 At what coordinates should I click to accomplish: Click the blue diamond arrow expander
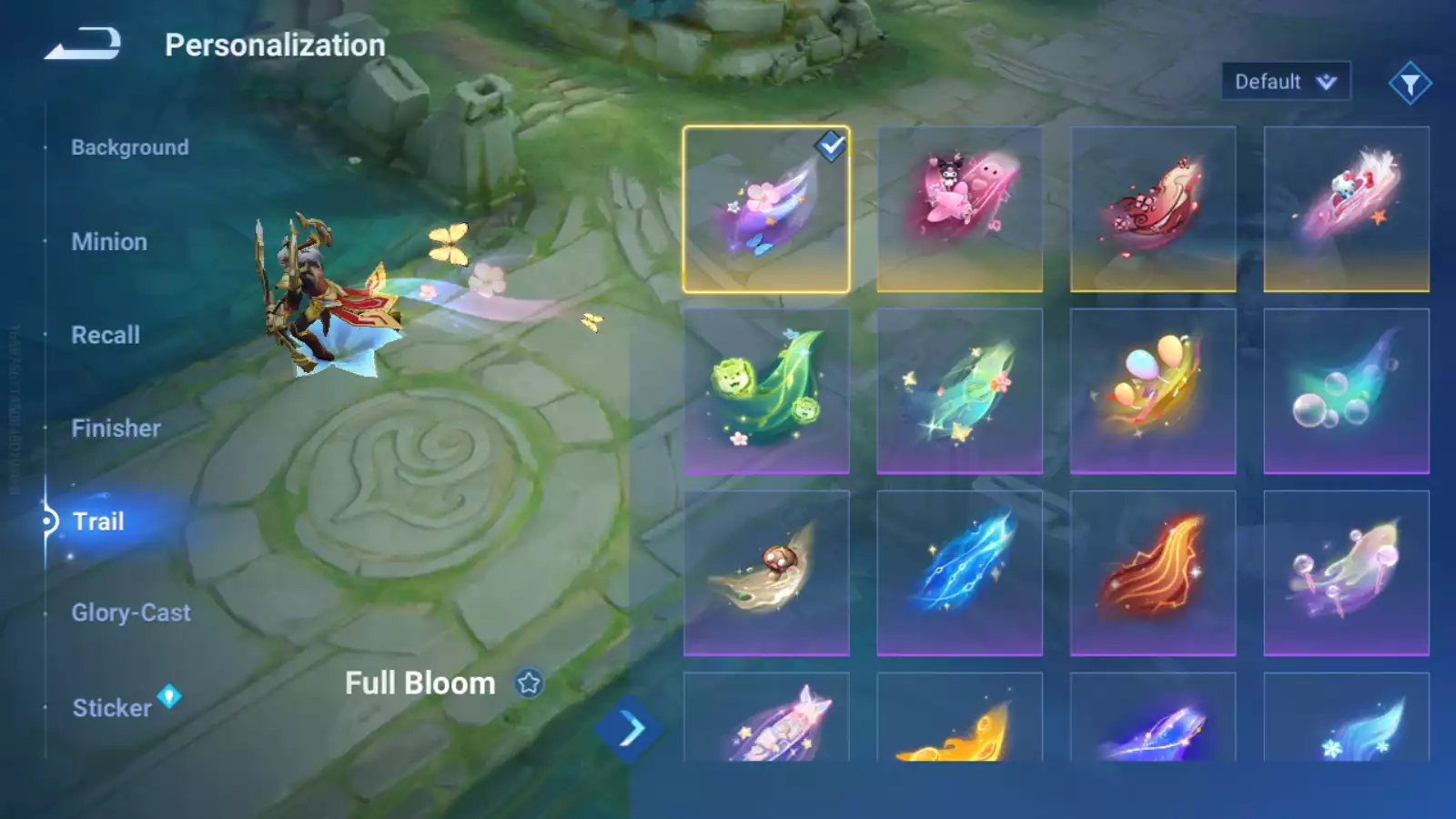628,729
